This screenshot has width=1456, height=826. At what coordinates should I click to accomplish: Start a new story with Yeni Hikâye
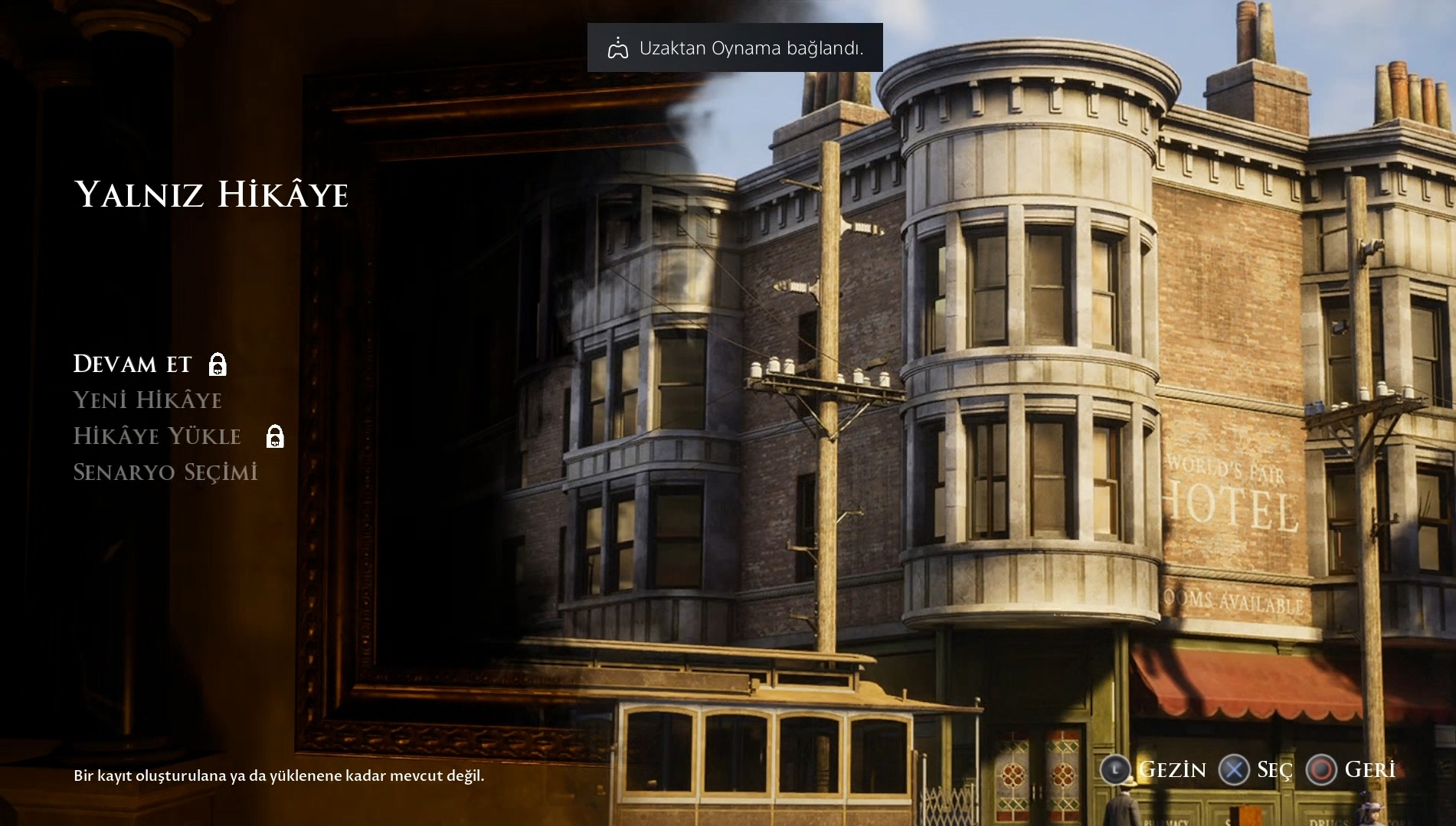147,400
